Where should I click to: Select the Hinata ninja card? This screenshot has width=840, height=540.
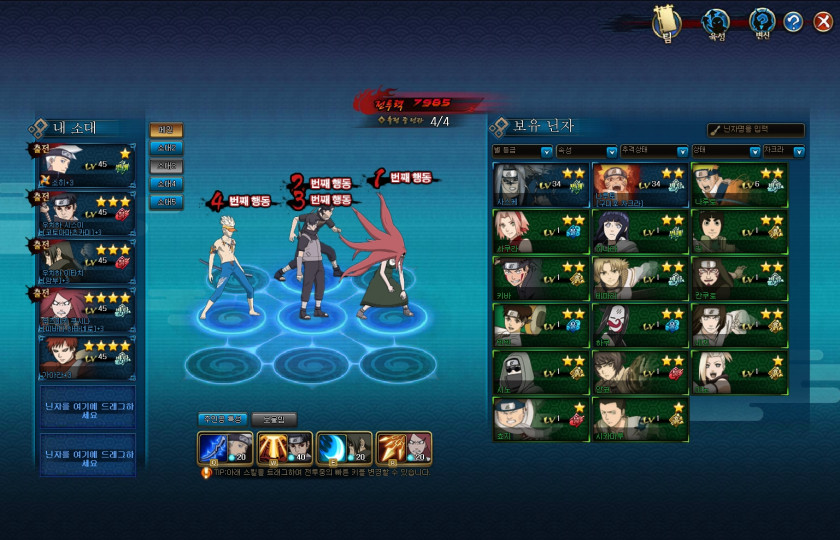tap(639, 231)
